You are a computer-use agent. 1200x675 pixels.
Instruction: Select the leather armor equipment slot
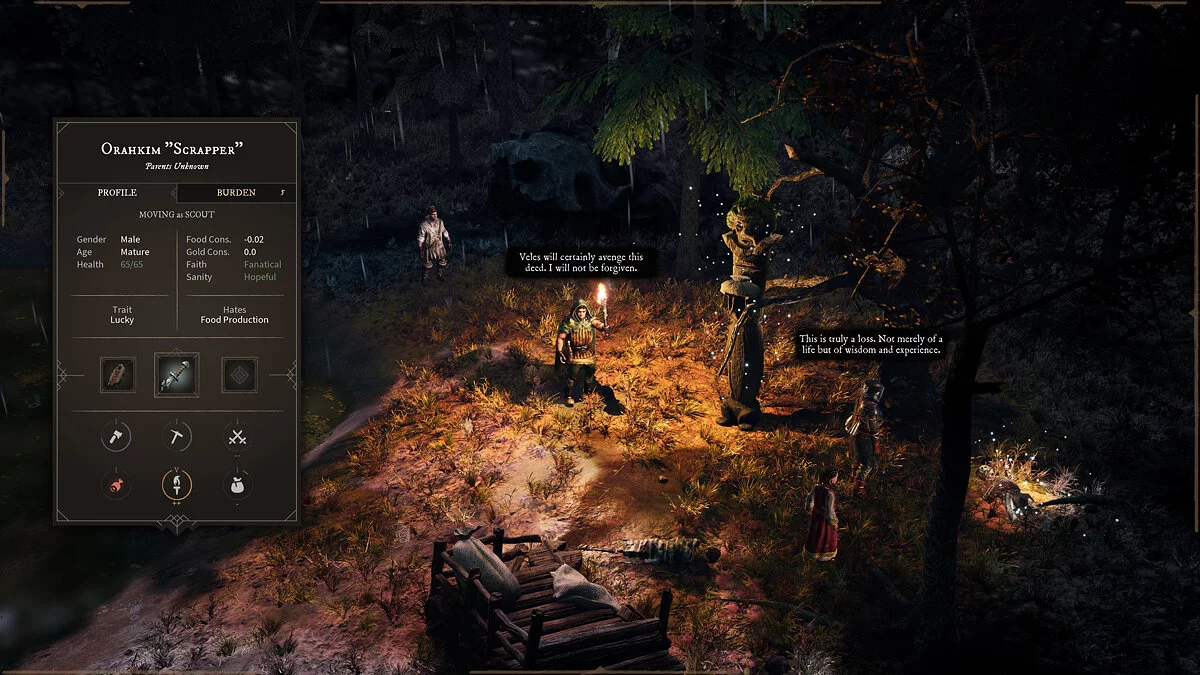(117, 375)
